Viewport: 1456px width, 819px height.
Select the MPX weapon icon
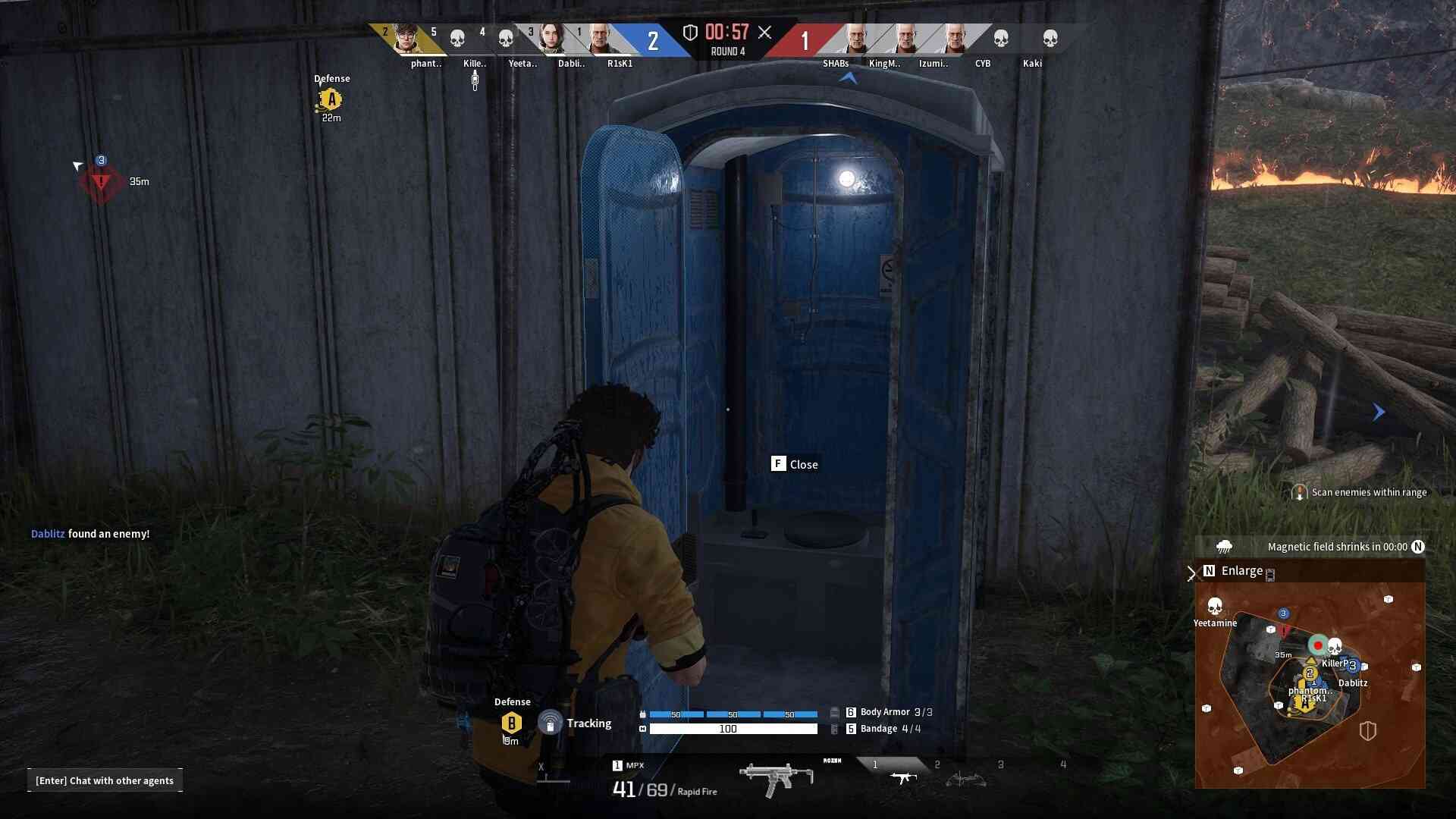coord(776,778)
